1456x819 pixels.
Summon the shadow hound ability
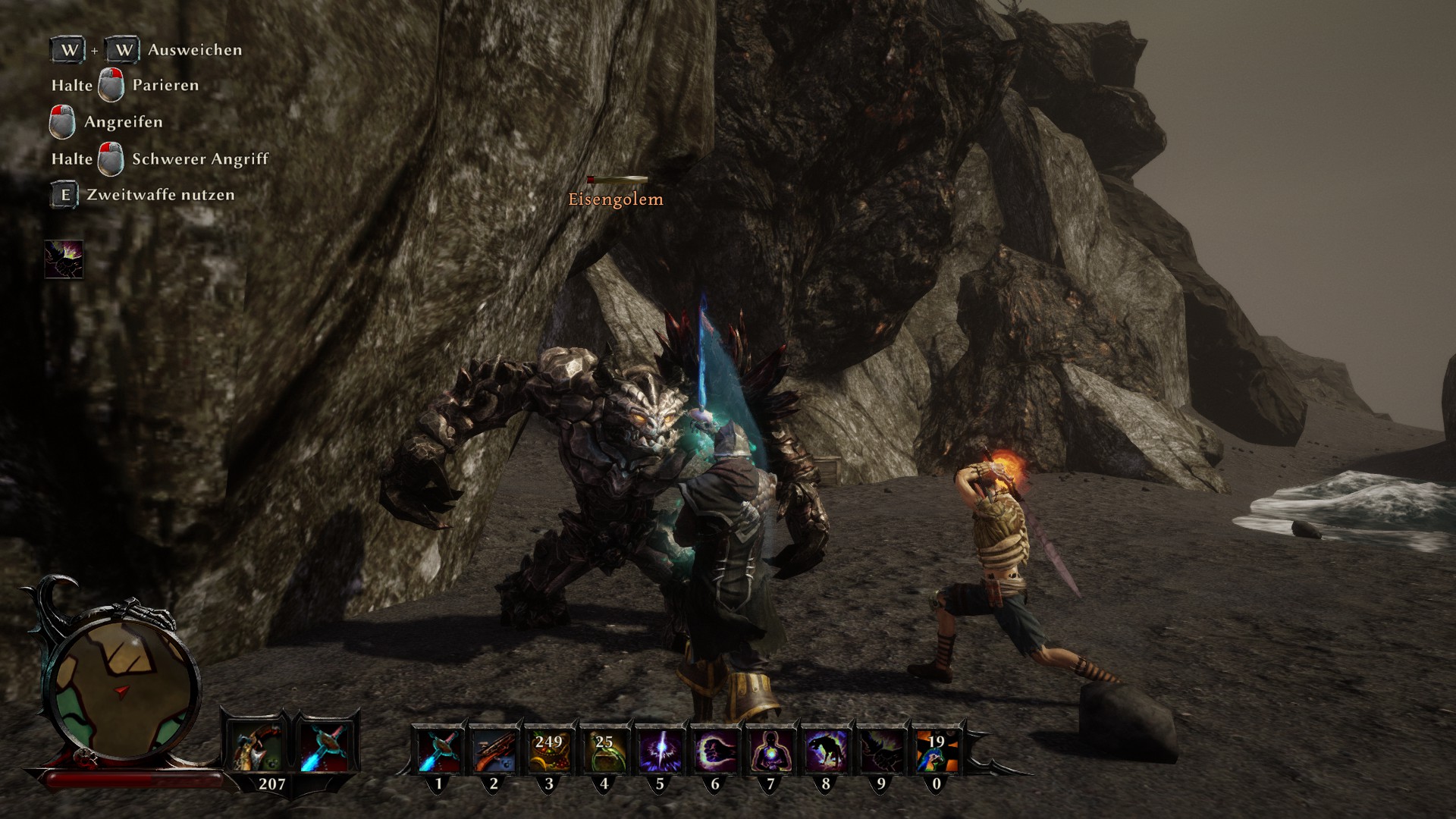[826, 749]
